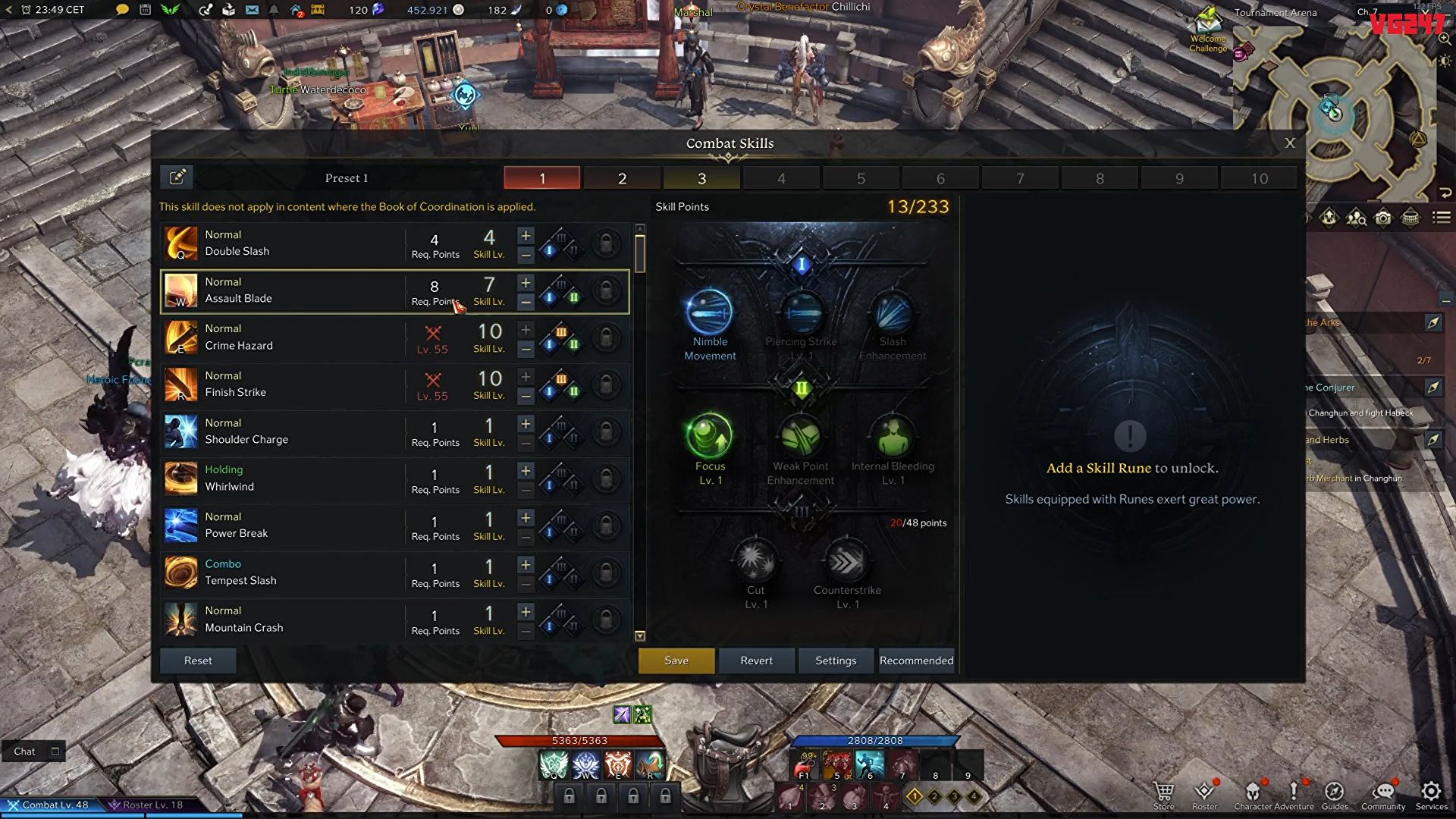Choose the Nimble Movement tripod
The width and height of the screenshot is (1456, 819).
point(710,312)
